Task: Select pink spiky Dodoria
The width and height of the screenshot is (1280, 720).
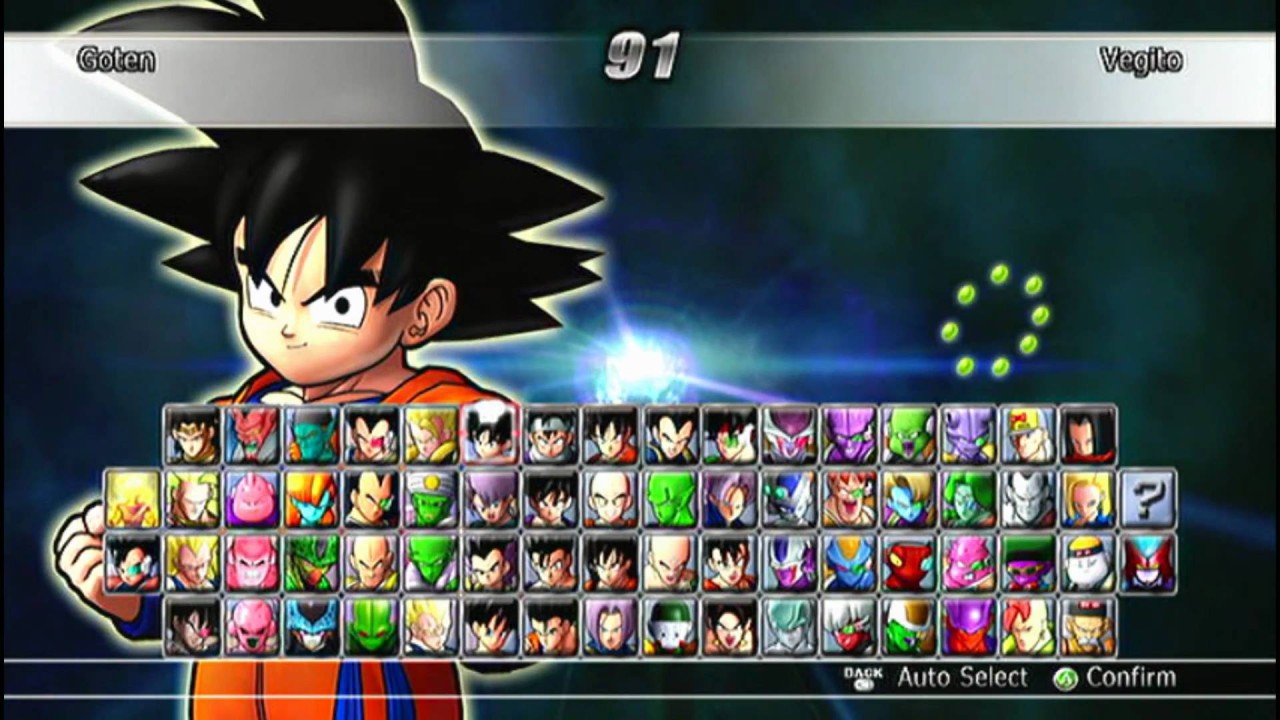Action: (x=967, y=563)
